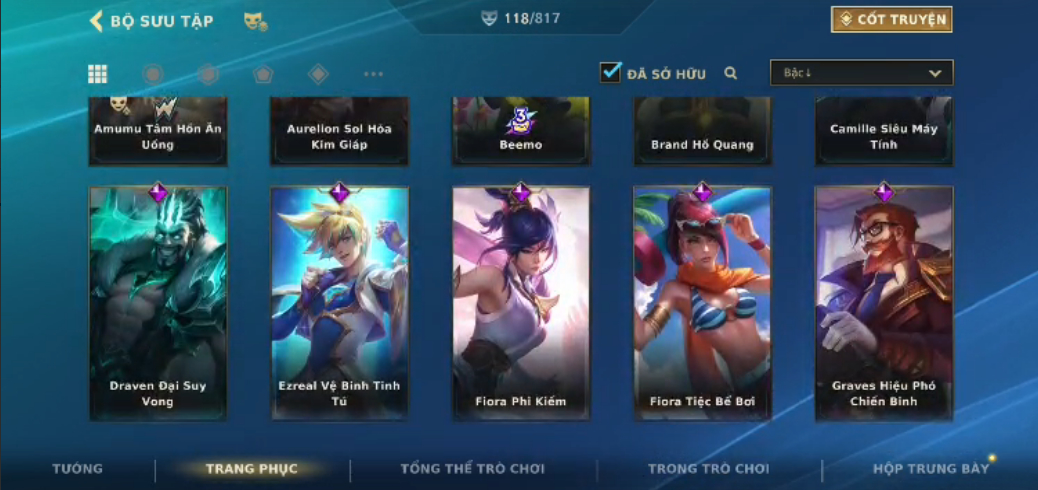
Task: Pick the Fiora Tiệc Bể Bơi skin
Action: pyautogui.click(x=702, y=302)
